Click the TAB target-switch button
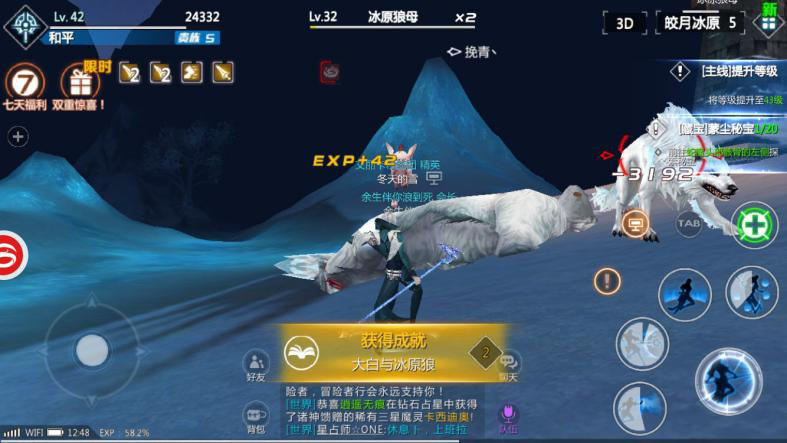The image size is (787, 443). (689, 224)
